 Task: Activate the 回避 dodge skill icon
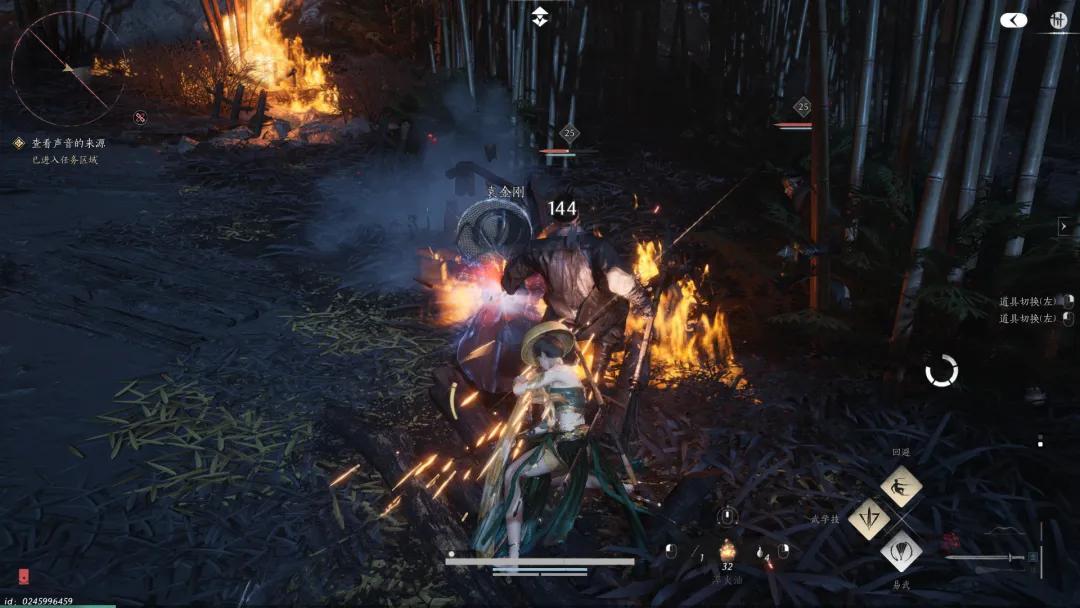pos(901,486)
